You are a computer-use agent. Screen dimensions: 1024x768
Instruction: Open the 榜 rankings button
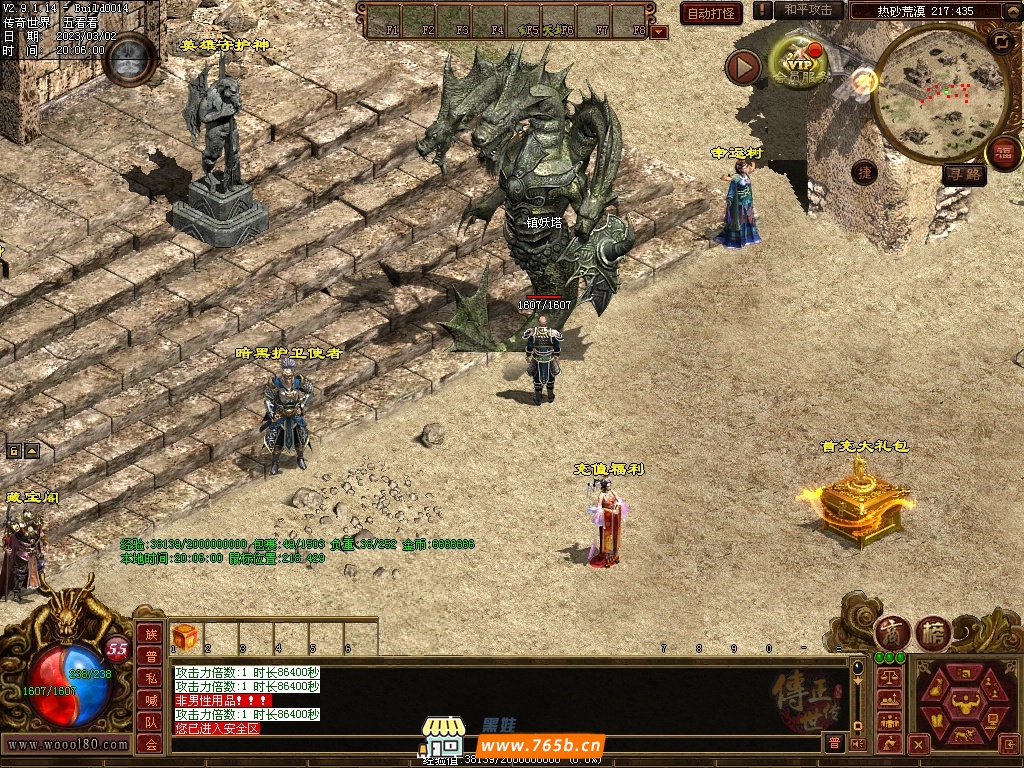(x=933, y=633)
